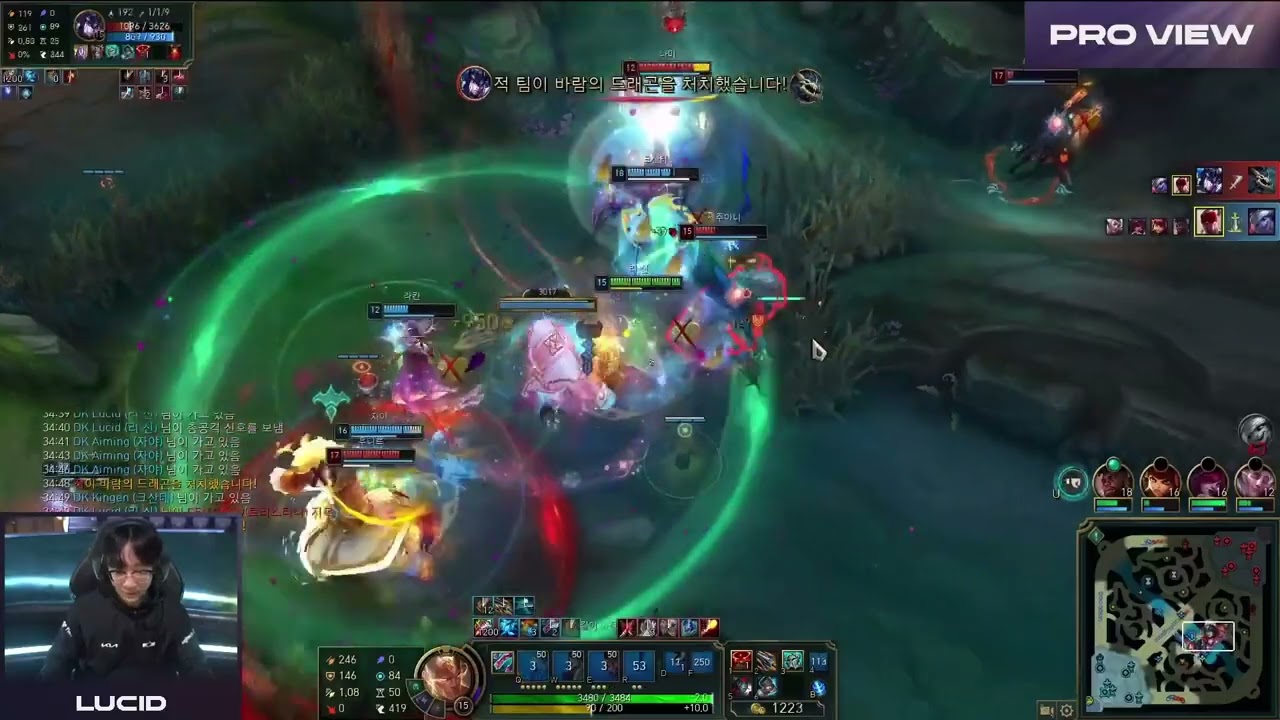Select the first item slot in the inventory
The image size is (1280, 720).
(x=741, y=662)
